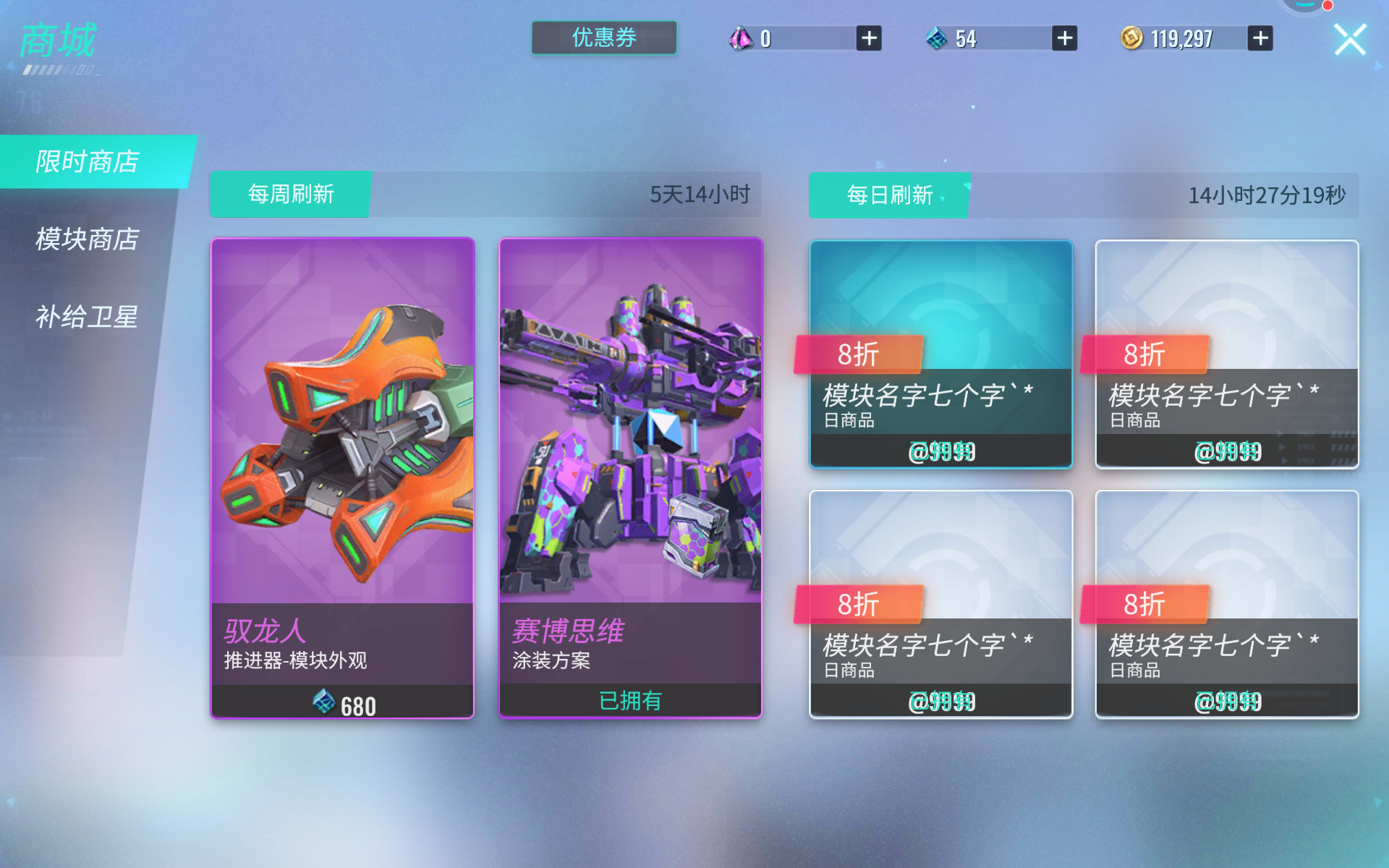This screenshot has width=1389, height=868.
Task: Click the 已拥有 label on 赛博思维
Action: (x=629, y=699)
